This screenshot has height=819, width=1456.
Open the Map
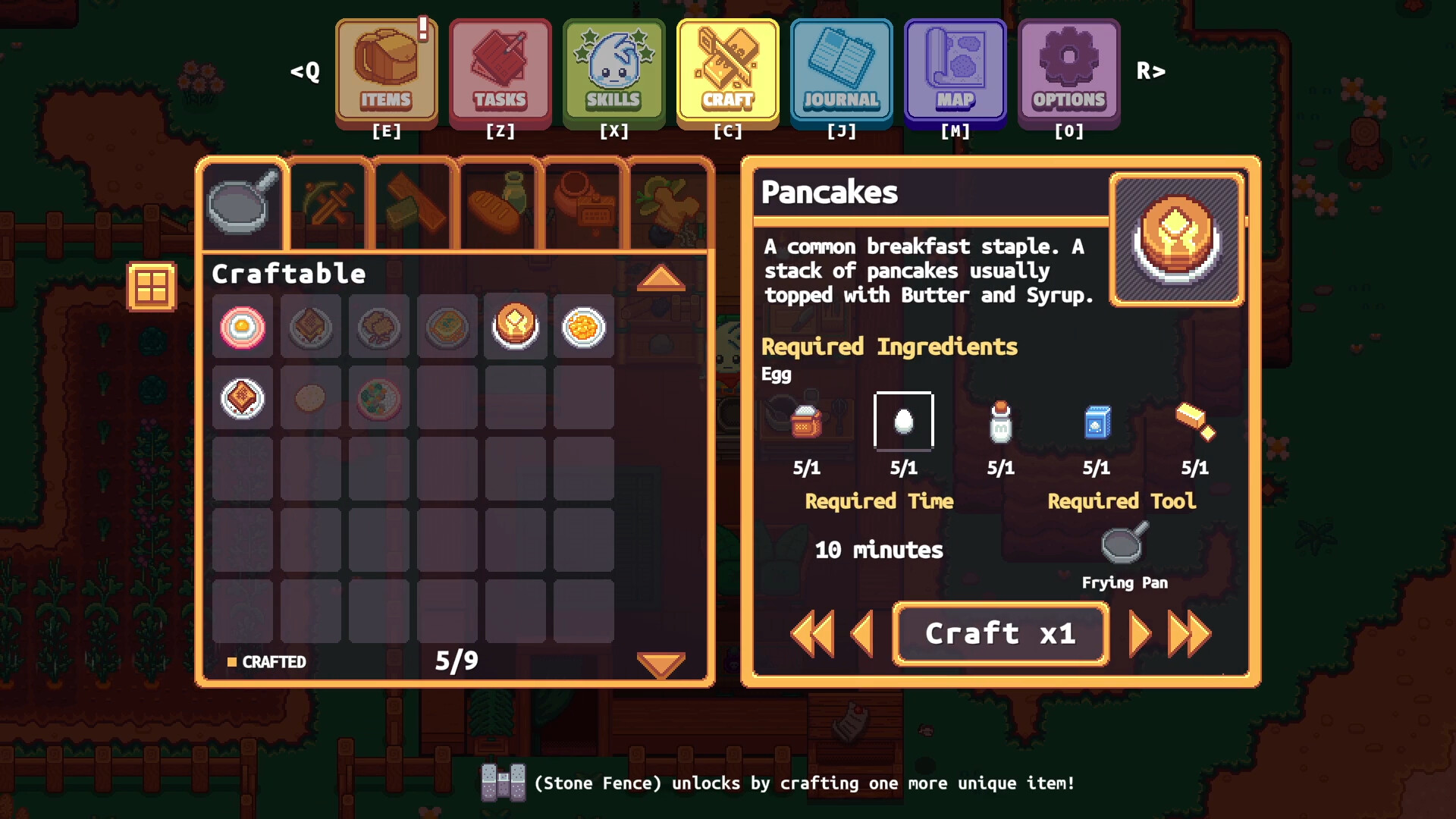(x=955, y=72)
